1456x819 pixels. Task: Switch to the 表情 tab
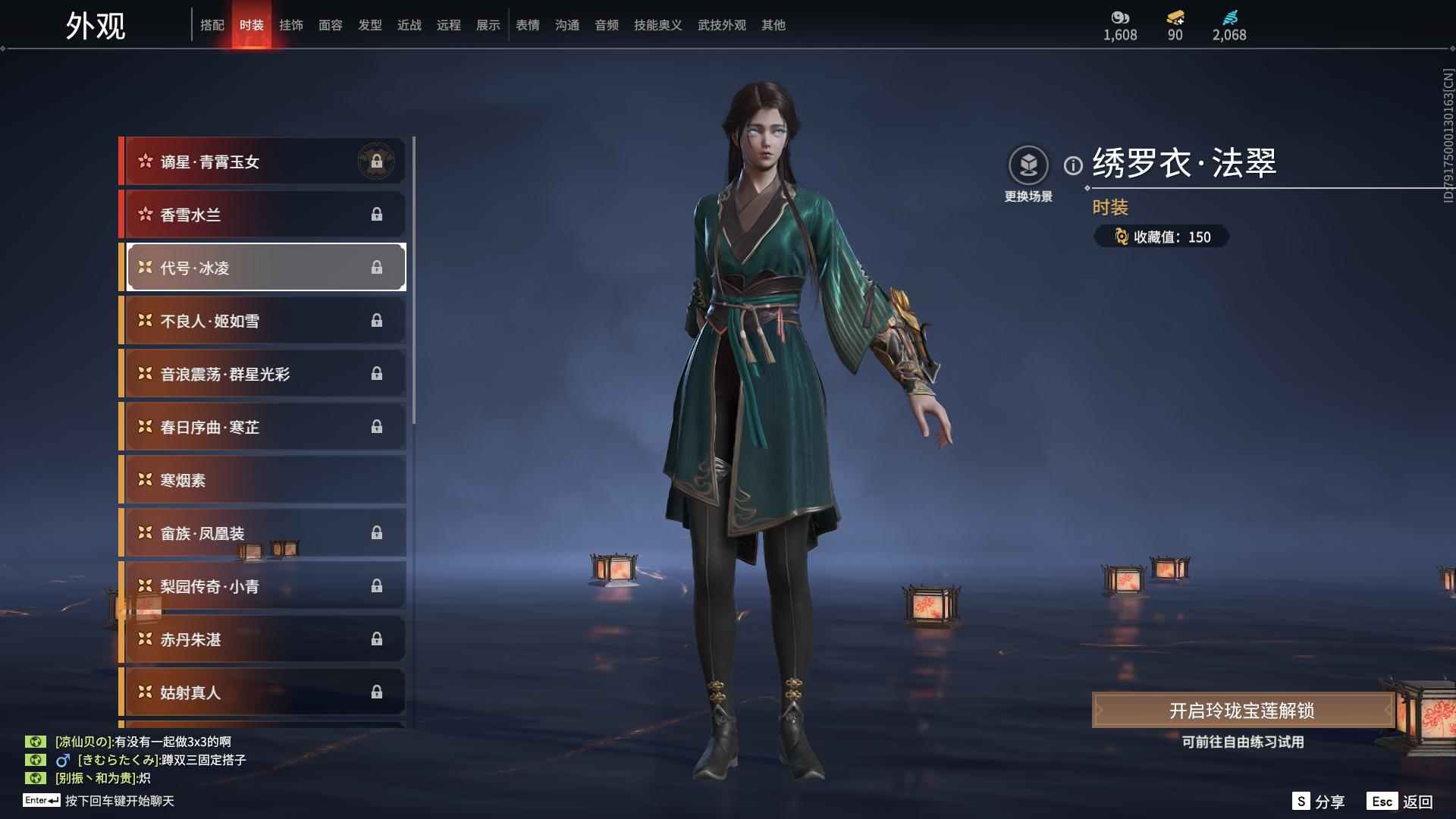click(x=527, y=25)
